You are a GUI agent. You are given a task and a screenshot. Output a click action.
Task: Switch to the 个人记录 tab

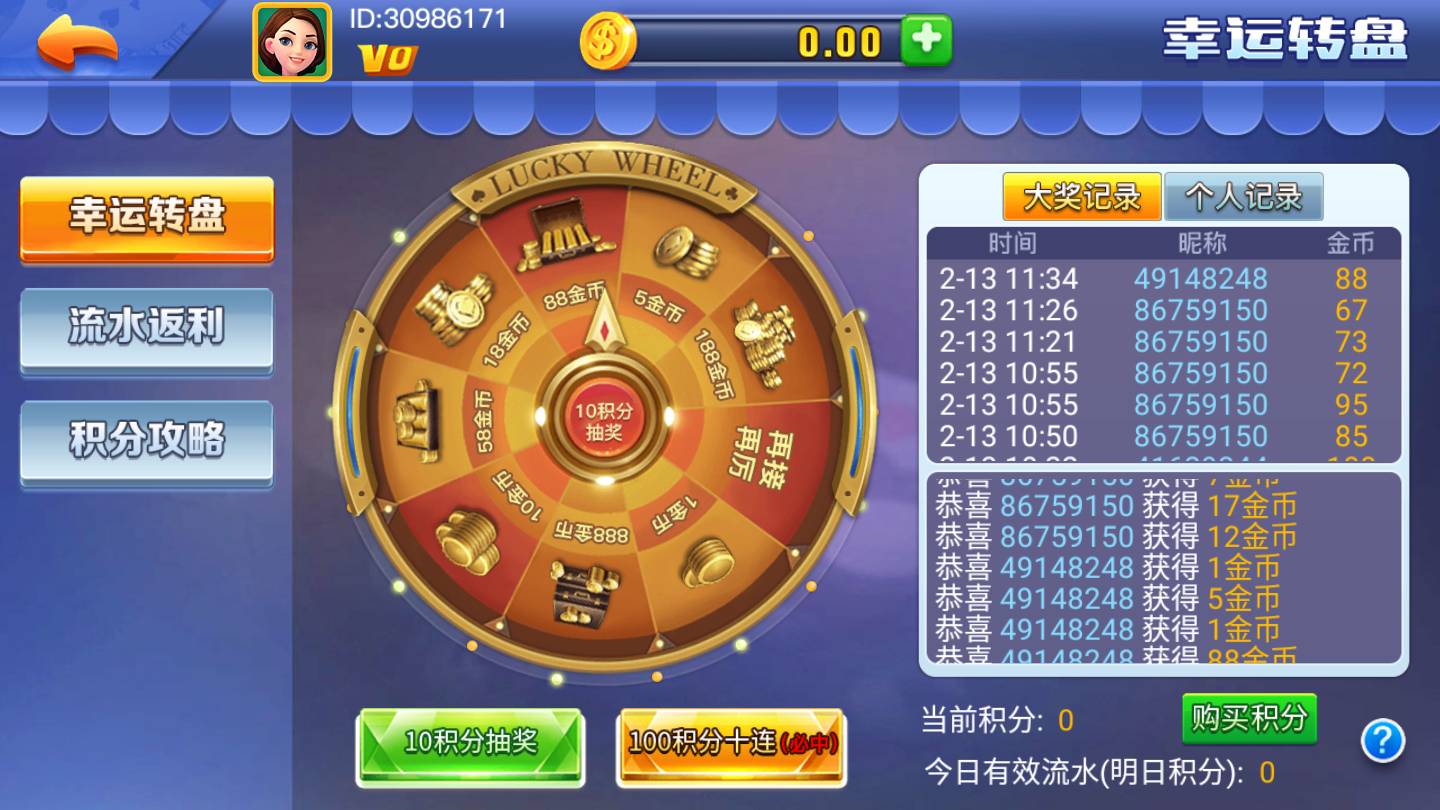click(1242, 197)
